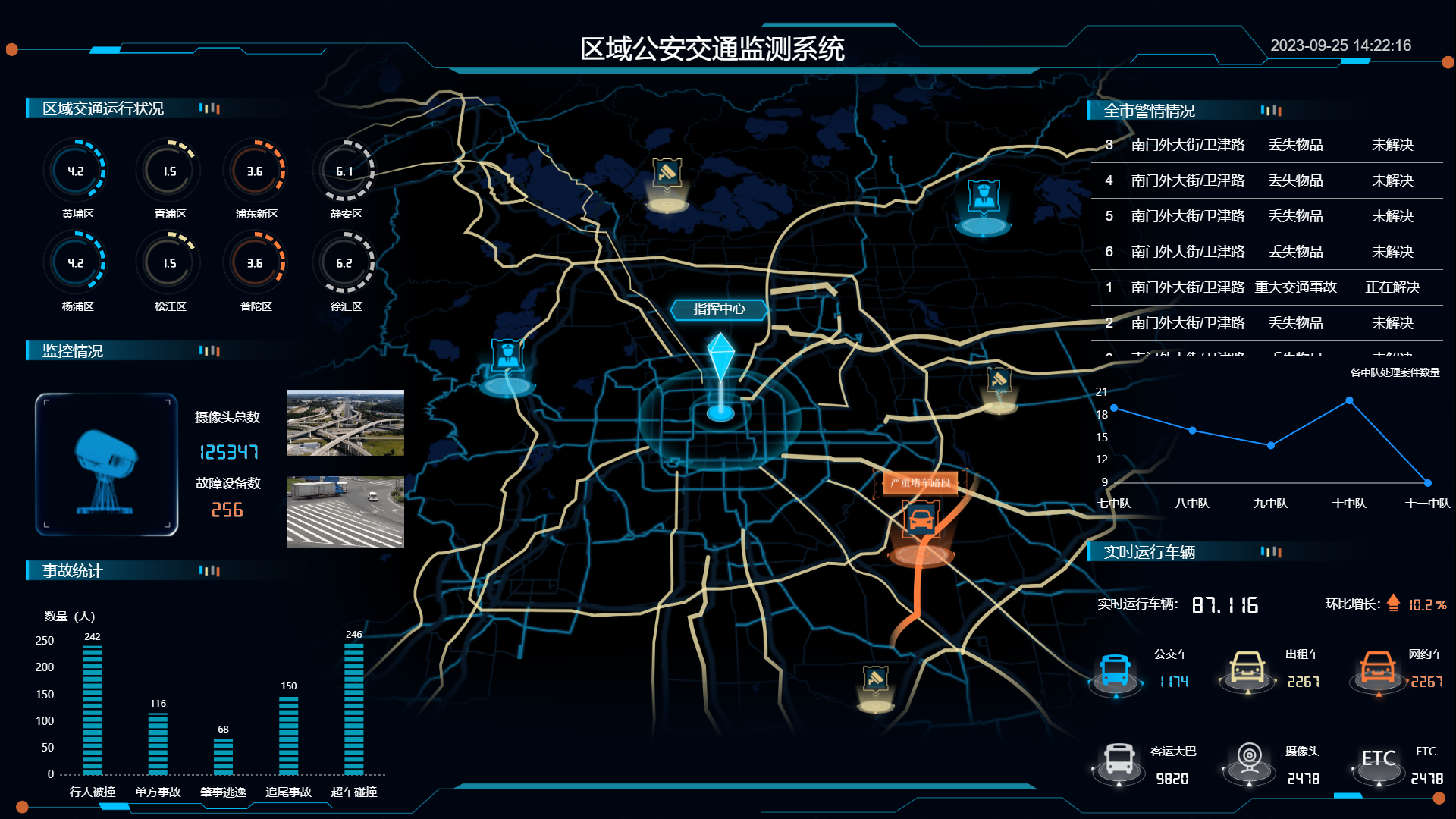Select the 客运大巴 bus icon

click(x=1116, y=764)
